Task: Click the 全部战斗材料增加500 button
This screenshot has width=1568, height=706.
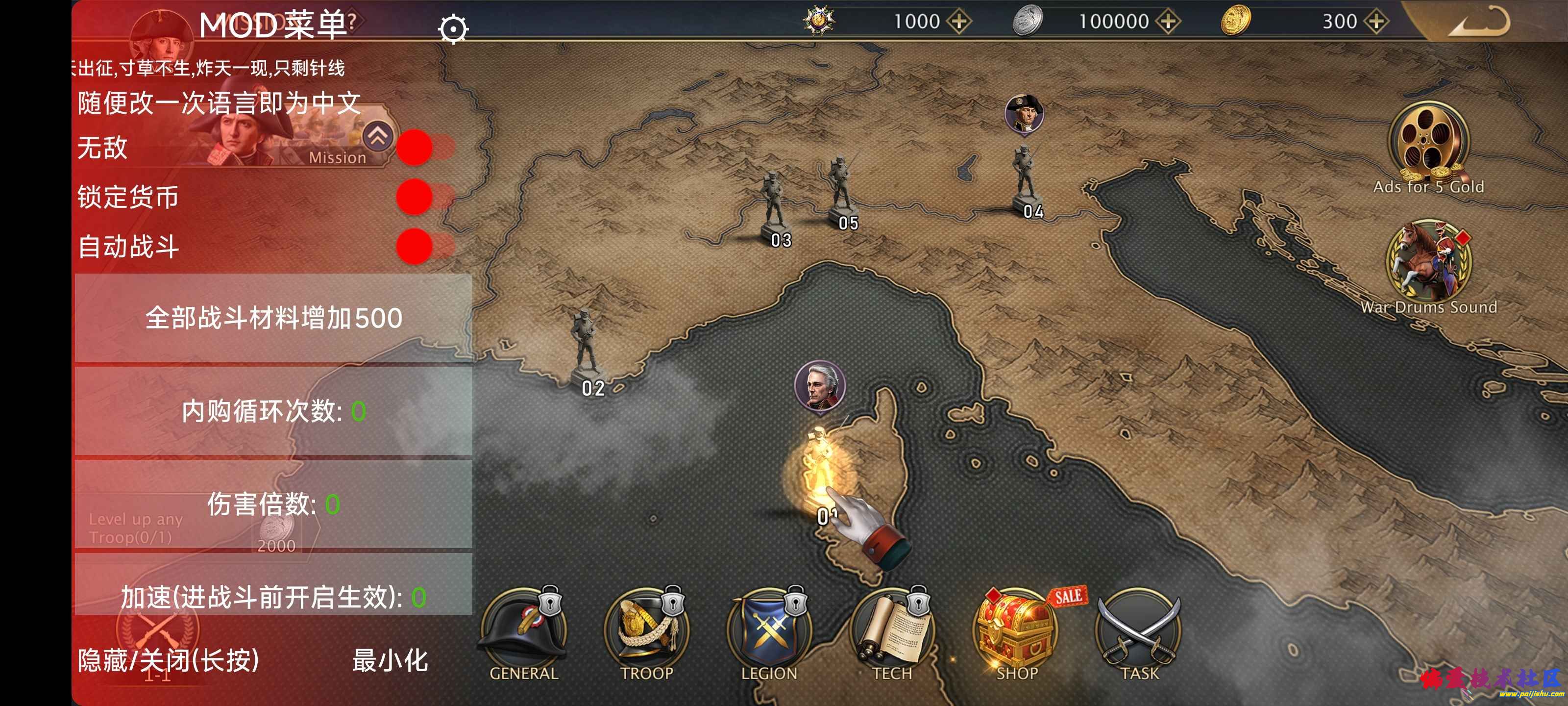Action: pyautogui.click(x=273, y=318)
